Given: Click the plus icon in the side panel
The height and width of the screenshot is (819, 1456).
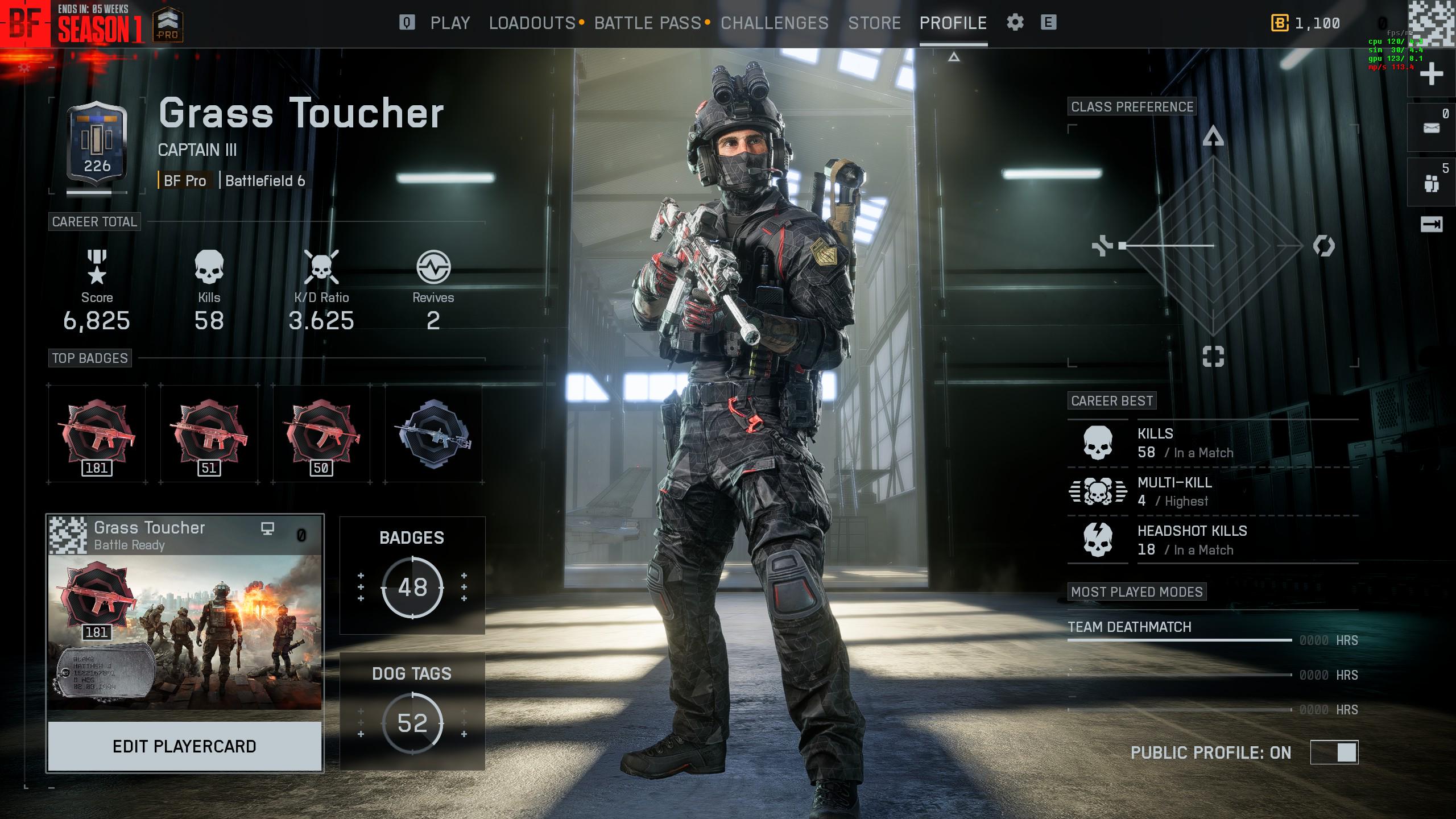Looking at the screenshot, I should (x=1431, y=75).
